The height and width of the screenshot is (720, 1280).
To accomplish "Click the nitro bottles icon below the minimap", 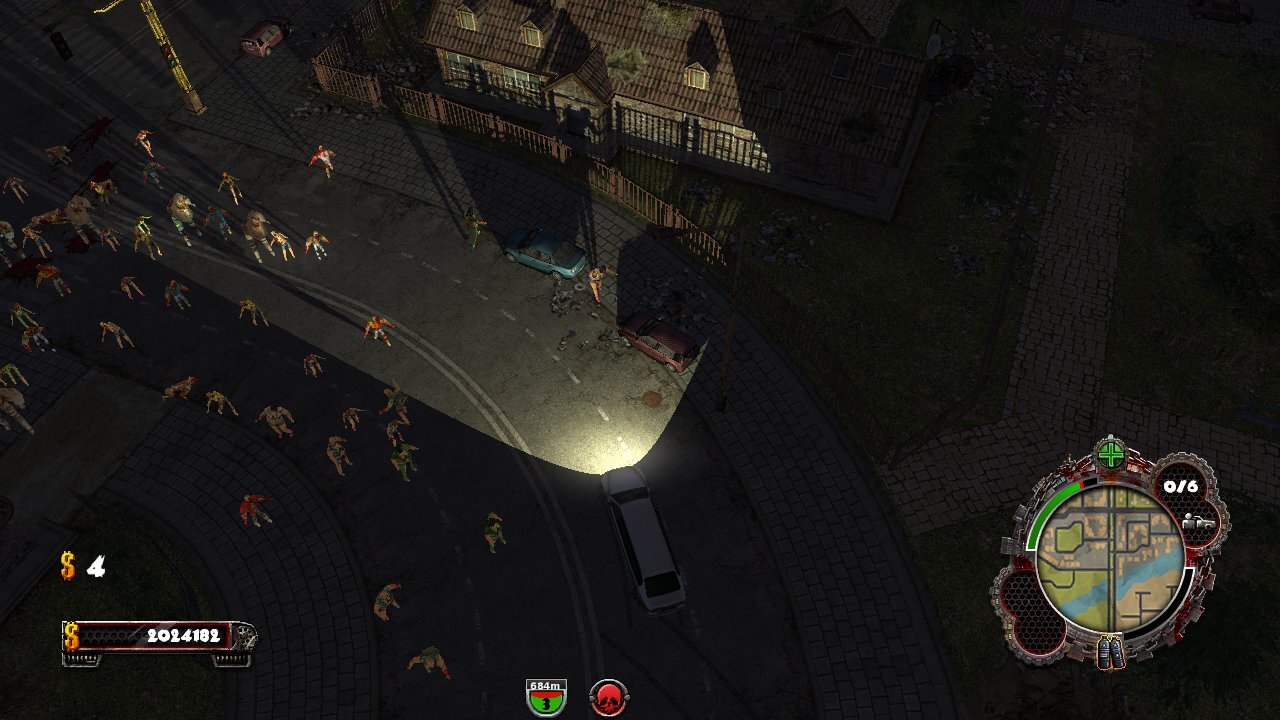I will (1110, 652).
